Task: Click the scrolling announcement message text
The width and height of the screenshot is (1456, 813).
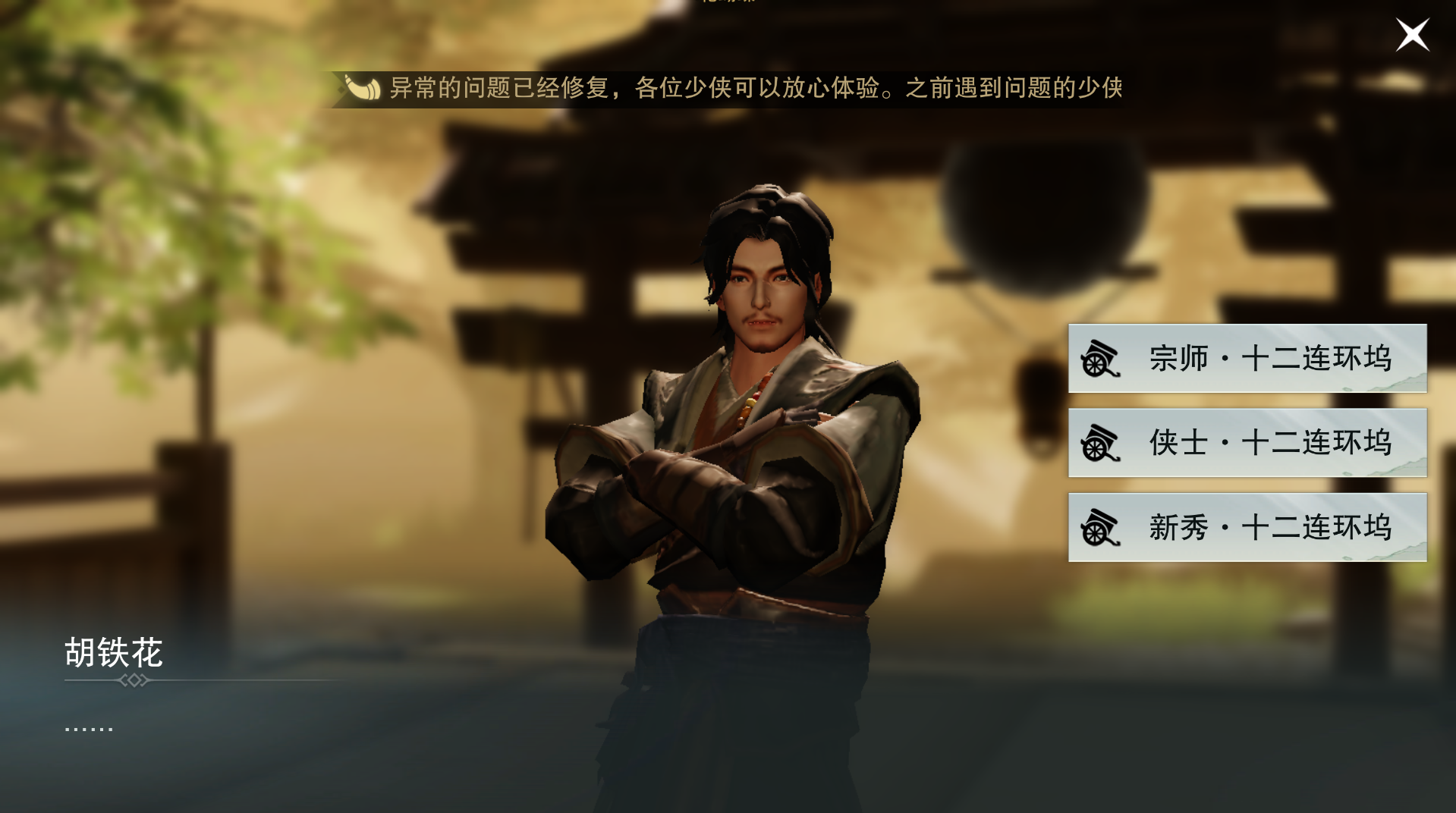Action: [x=759, y=89]
